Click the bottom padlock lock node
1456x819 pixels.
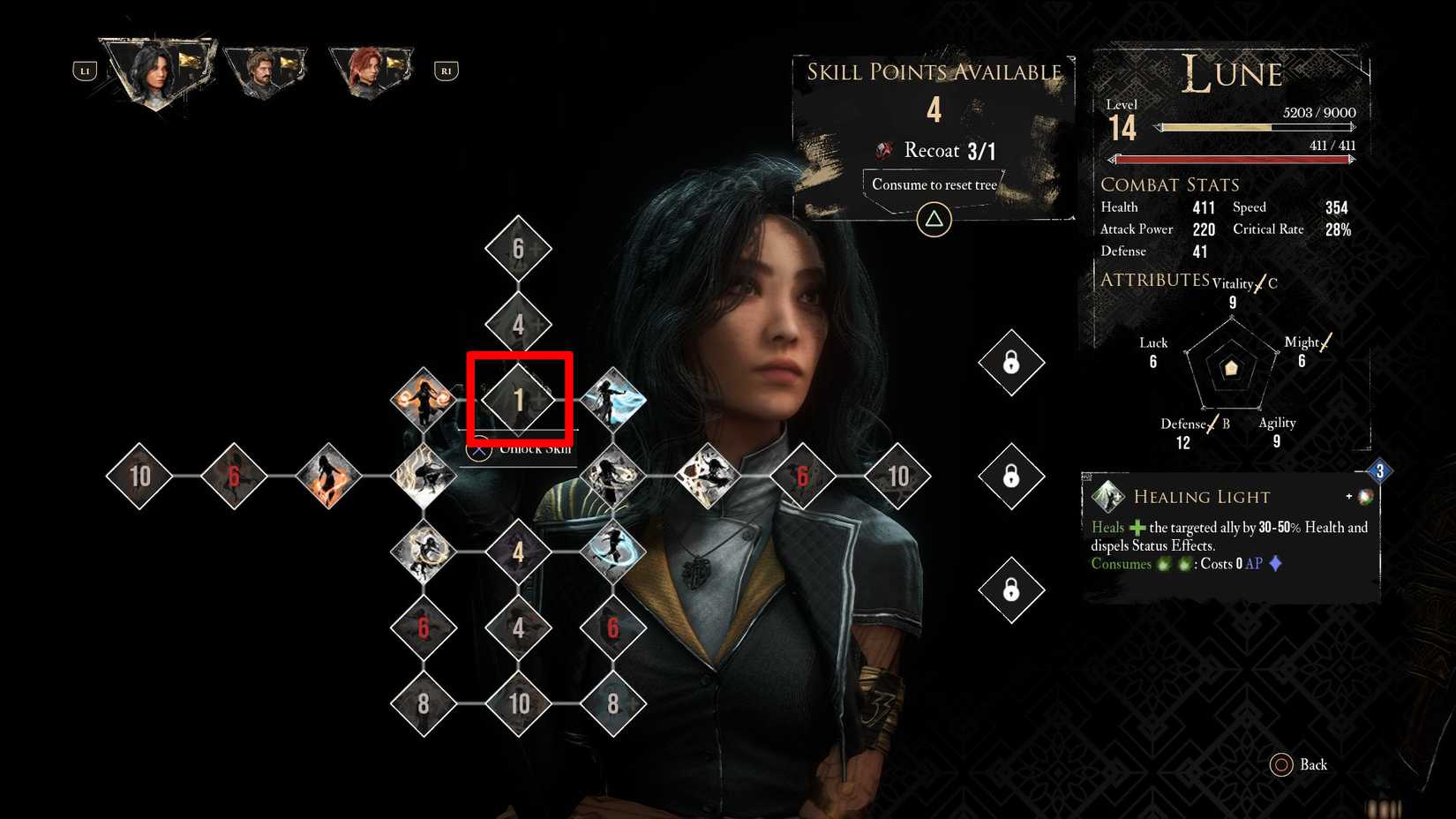coord(1012,588)
